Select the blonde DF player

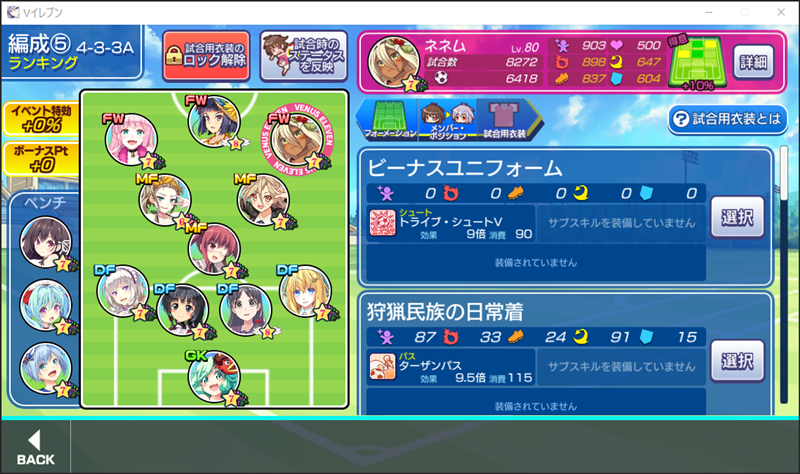(304, 292)
